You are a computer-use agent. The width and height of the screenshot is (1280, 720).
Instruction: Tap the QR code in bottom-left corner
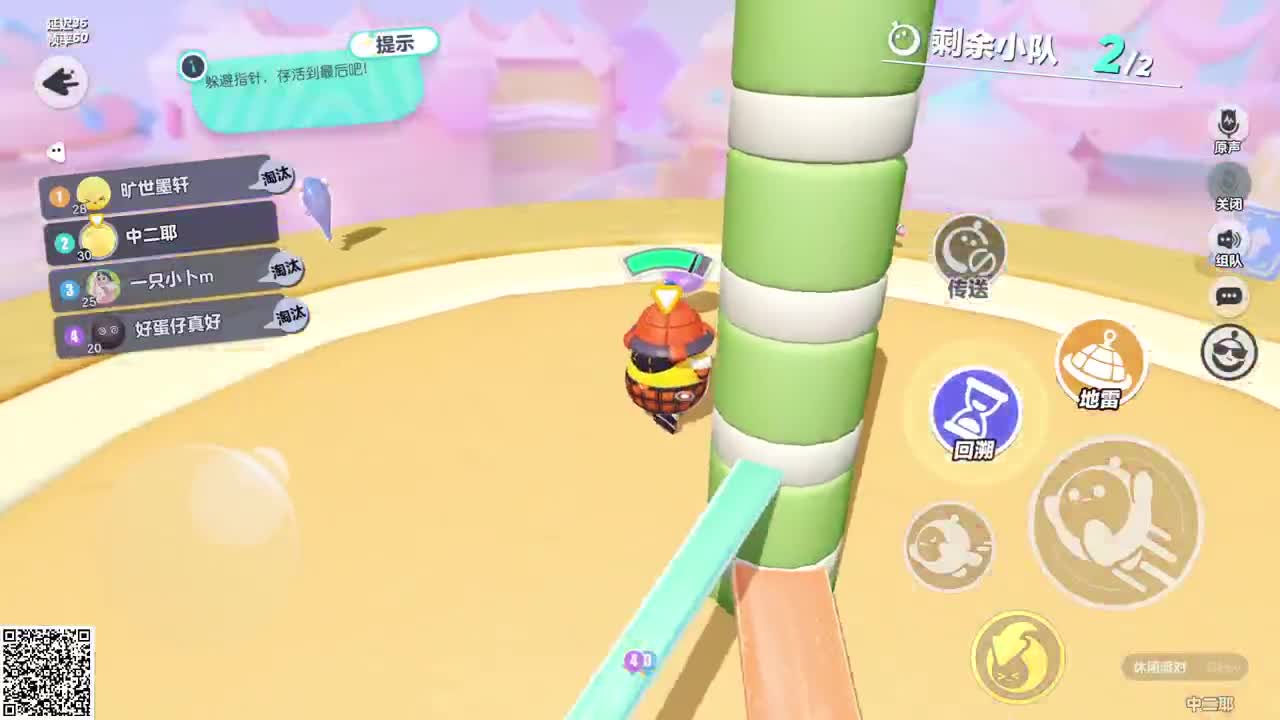49,672
